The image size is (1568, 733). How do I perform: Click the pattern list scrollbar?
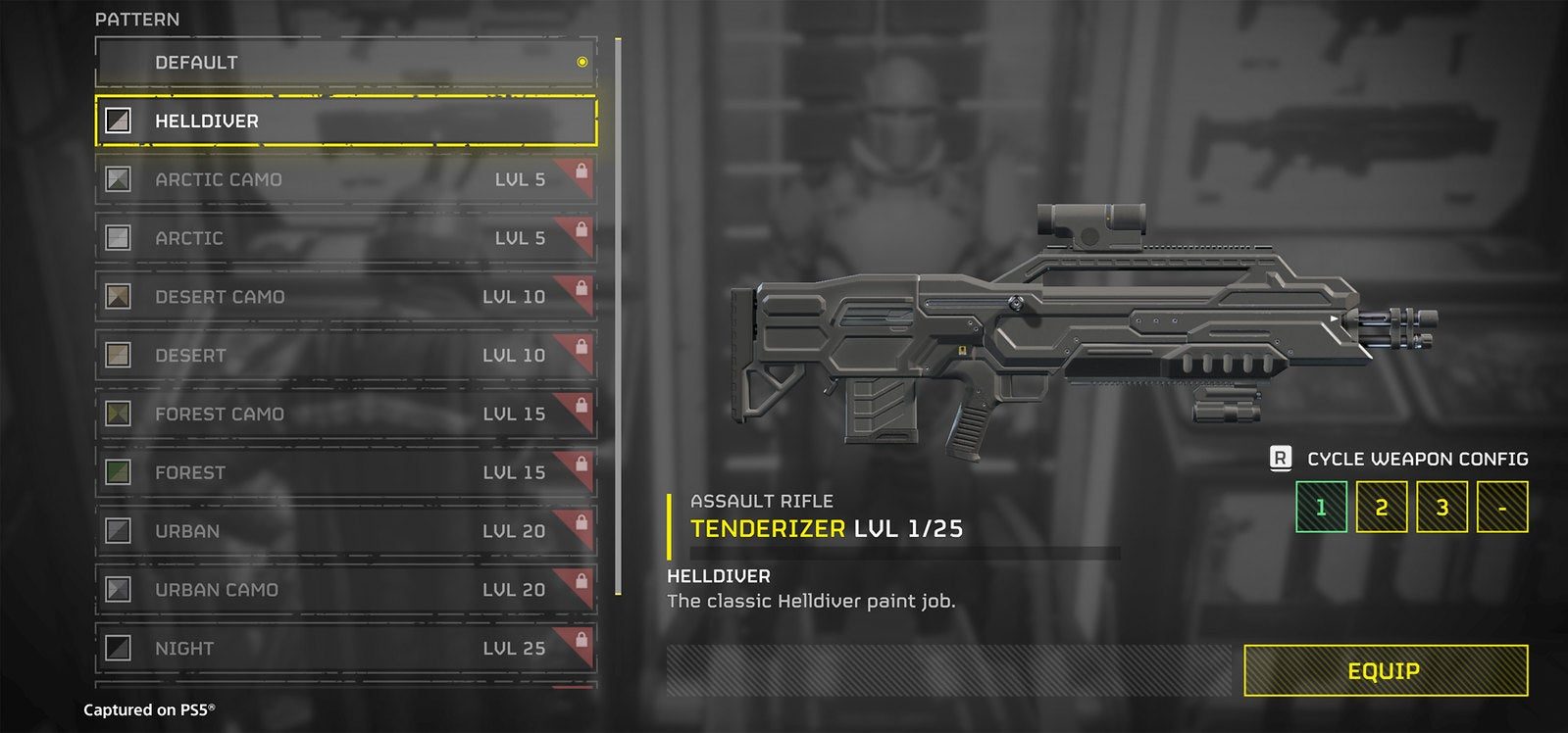point(618,314)
